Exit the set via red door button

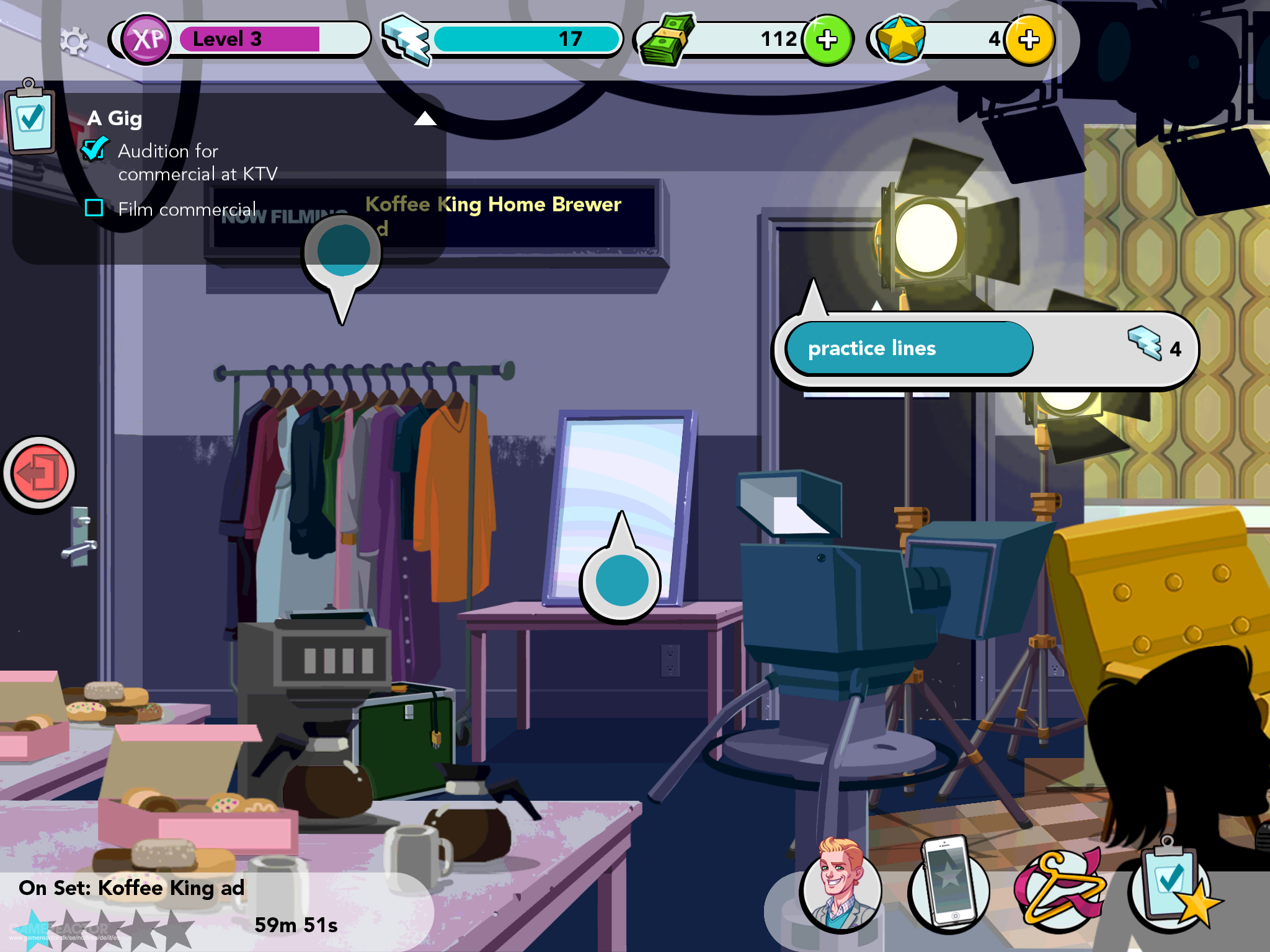40,474
